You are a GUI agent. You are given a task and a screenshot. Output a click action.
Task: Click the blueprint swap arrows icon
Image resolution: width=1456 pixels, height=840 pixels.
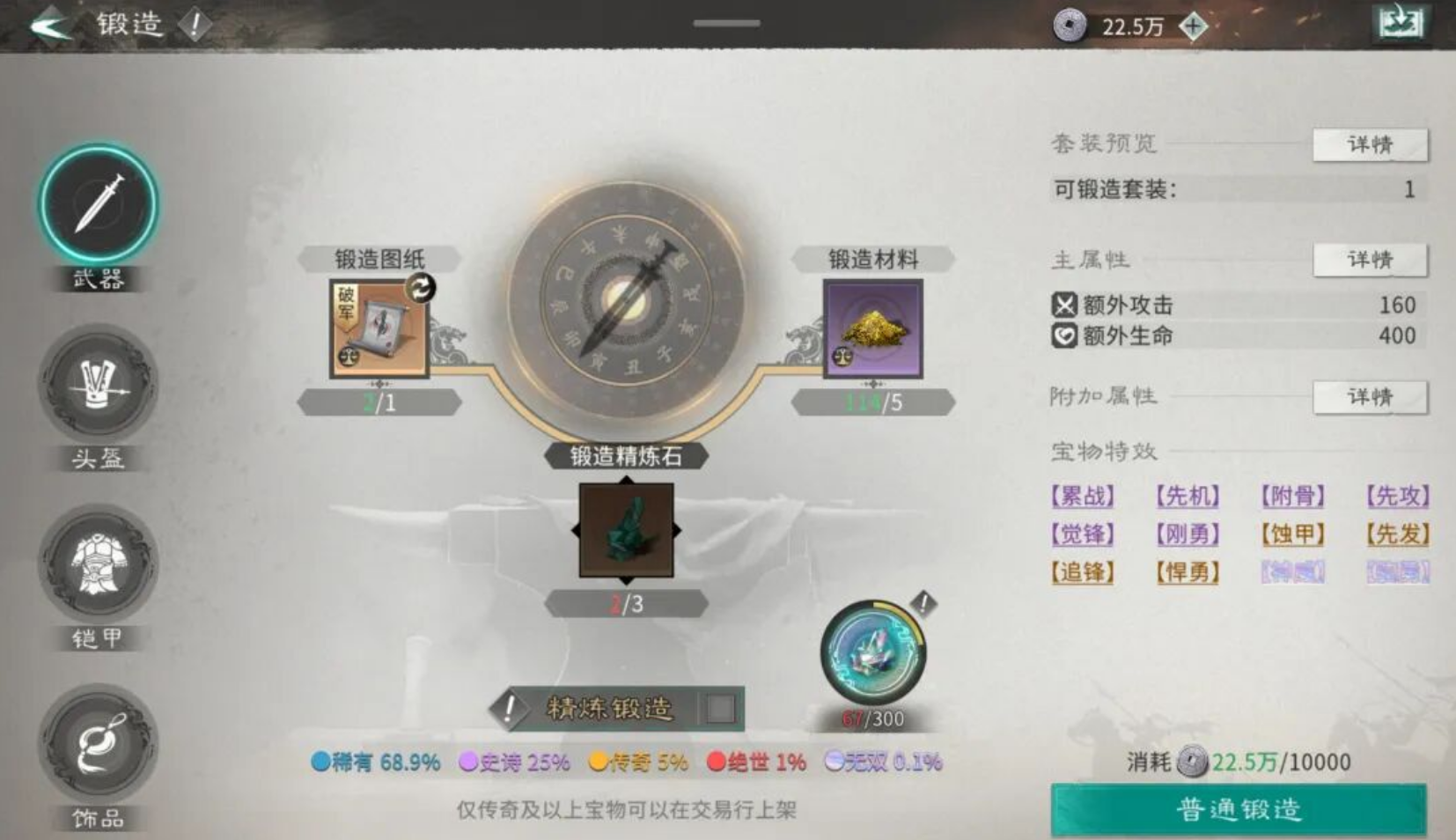coord(421,286)
